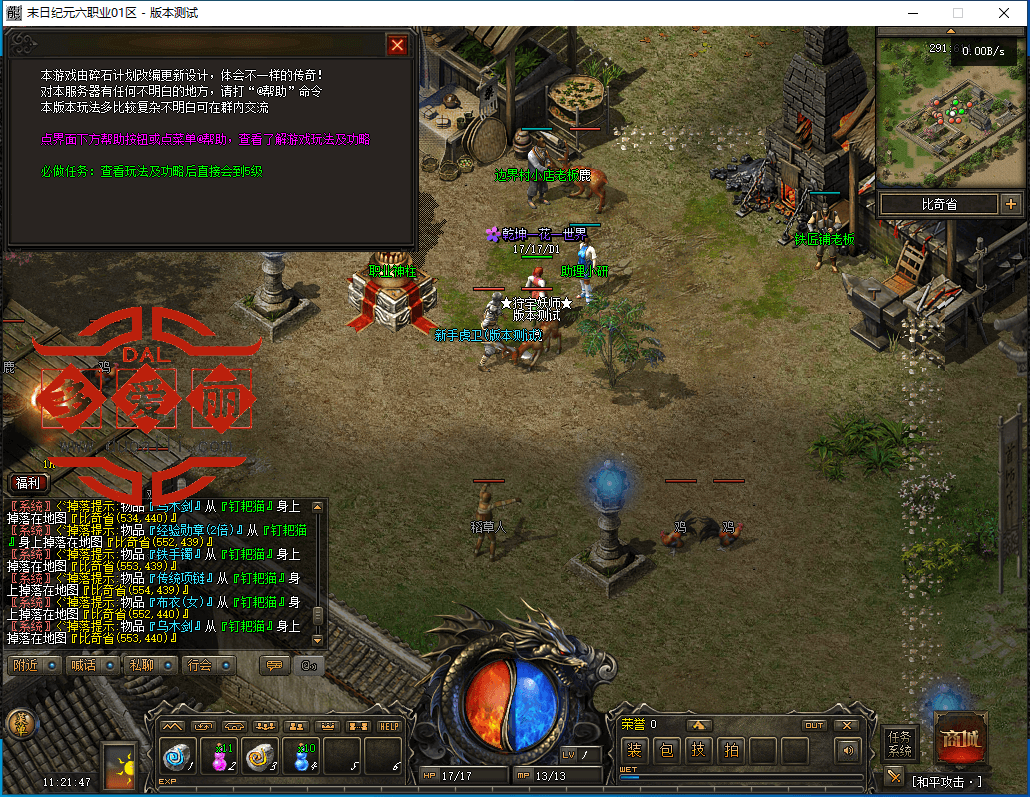Open the 任务系统 quest system
This screenshot has height=797, width=1030.
[900, 744]
